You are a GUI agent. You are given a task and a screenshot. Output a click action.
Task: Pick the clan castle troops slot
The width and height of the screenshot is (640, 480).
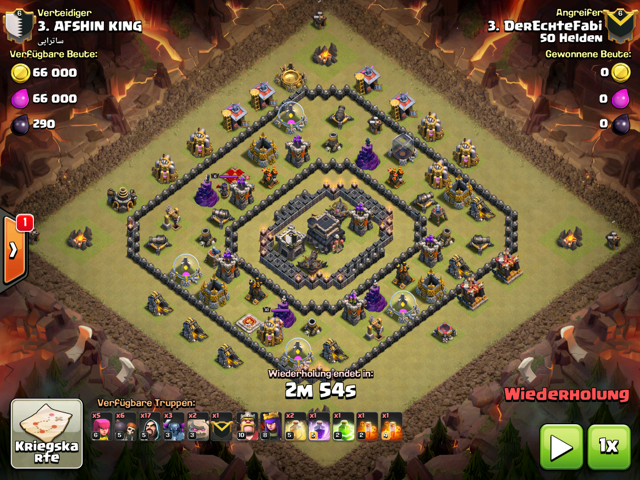coord(223,427)
